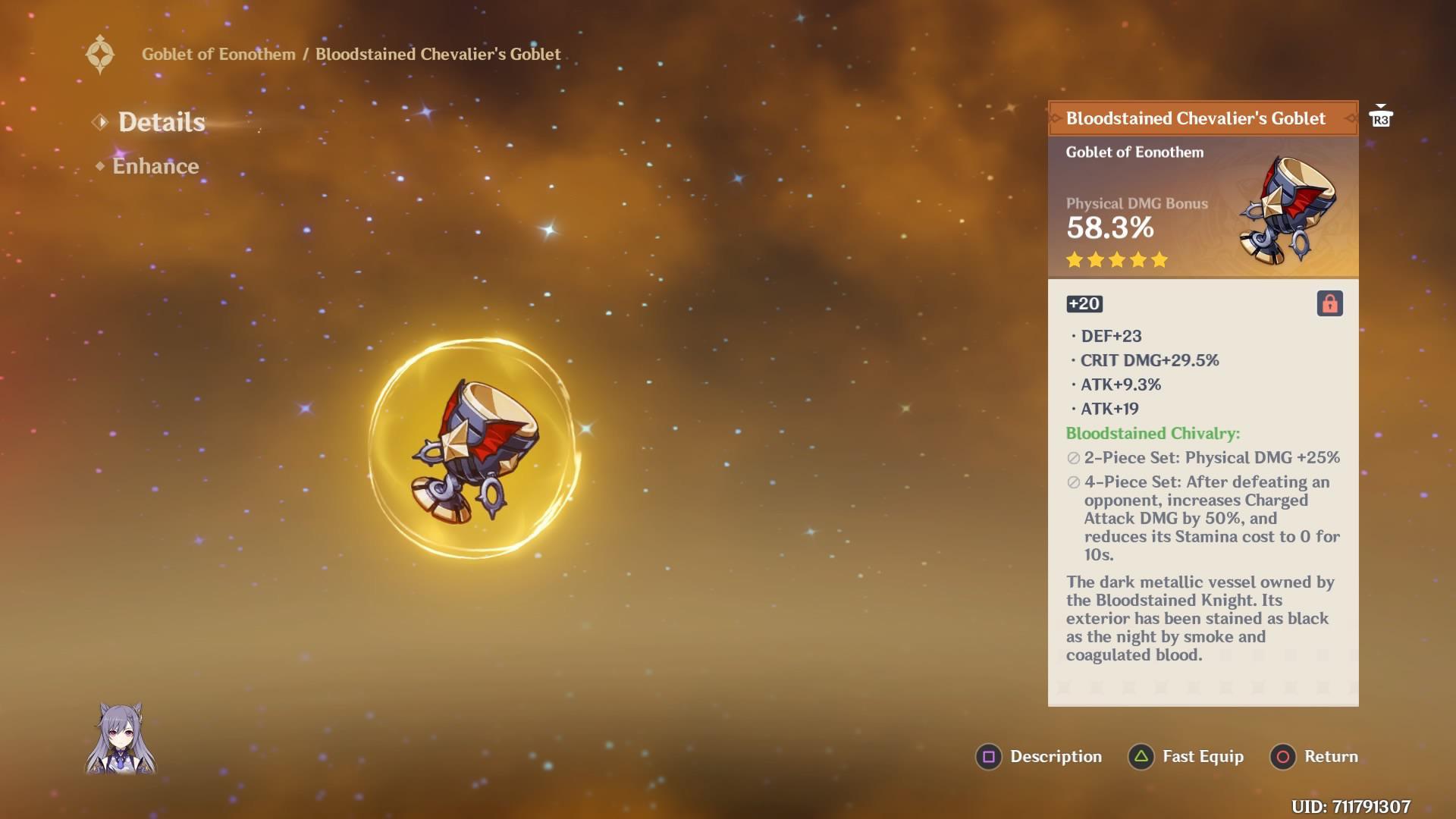Toggle the artifact lock on the card

point(1329,302)
